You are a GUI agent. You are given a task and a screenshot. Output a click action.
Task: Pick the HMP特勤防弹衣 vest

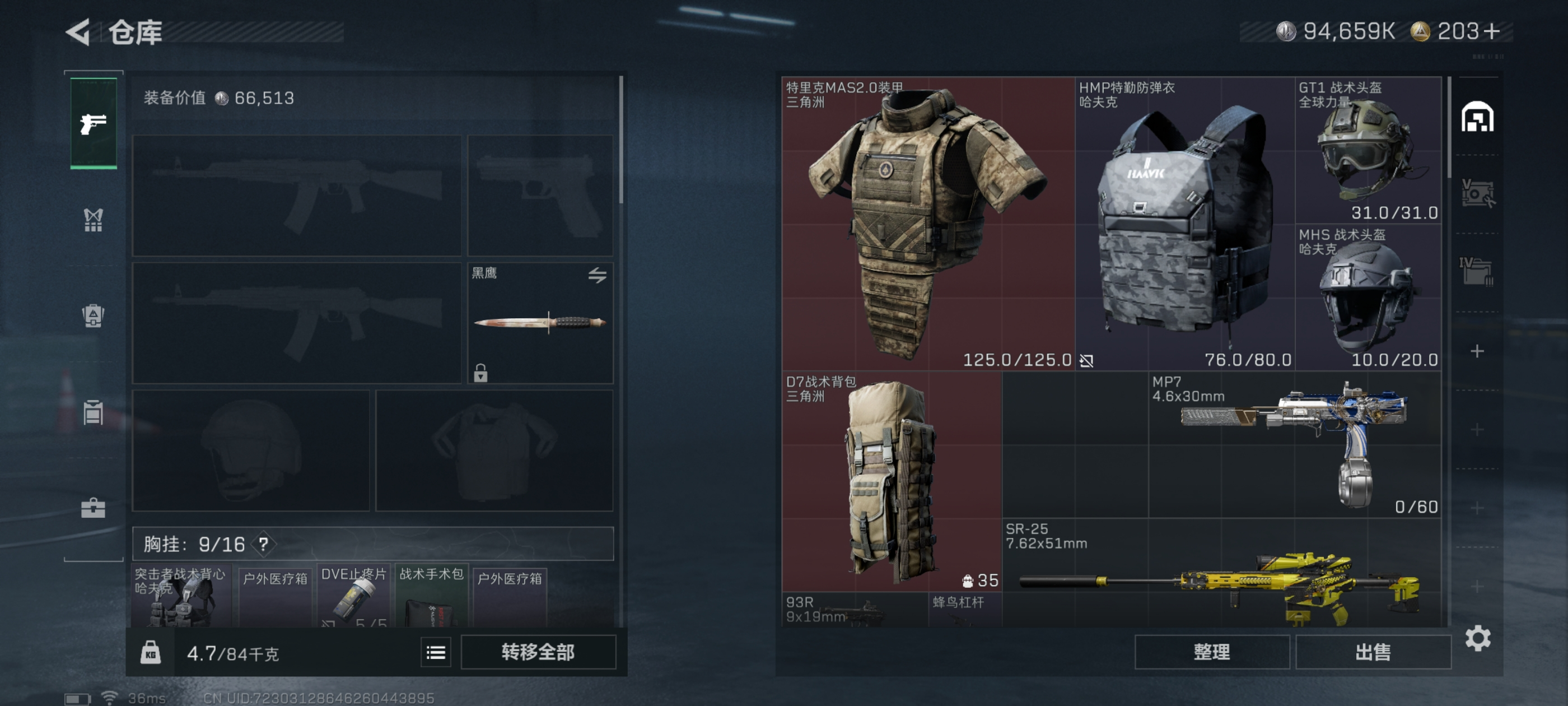(x=1184, y=223)
